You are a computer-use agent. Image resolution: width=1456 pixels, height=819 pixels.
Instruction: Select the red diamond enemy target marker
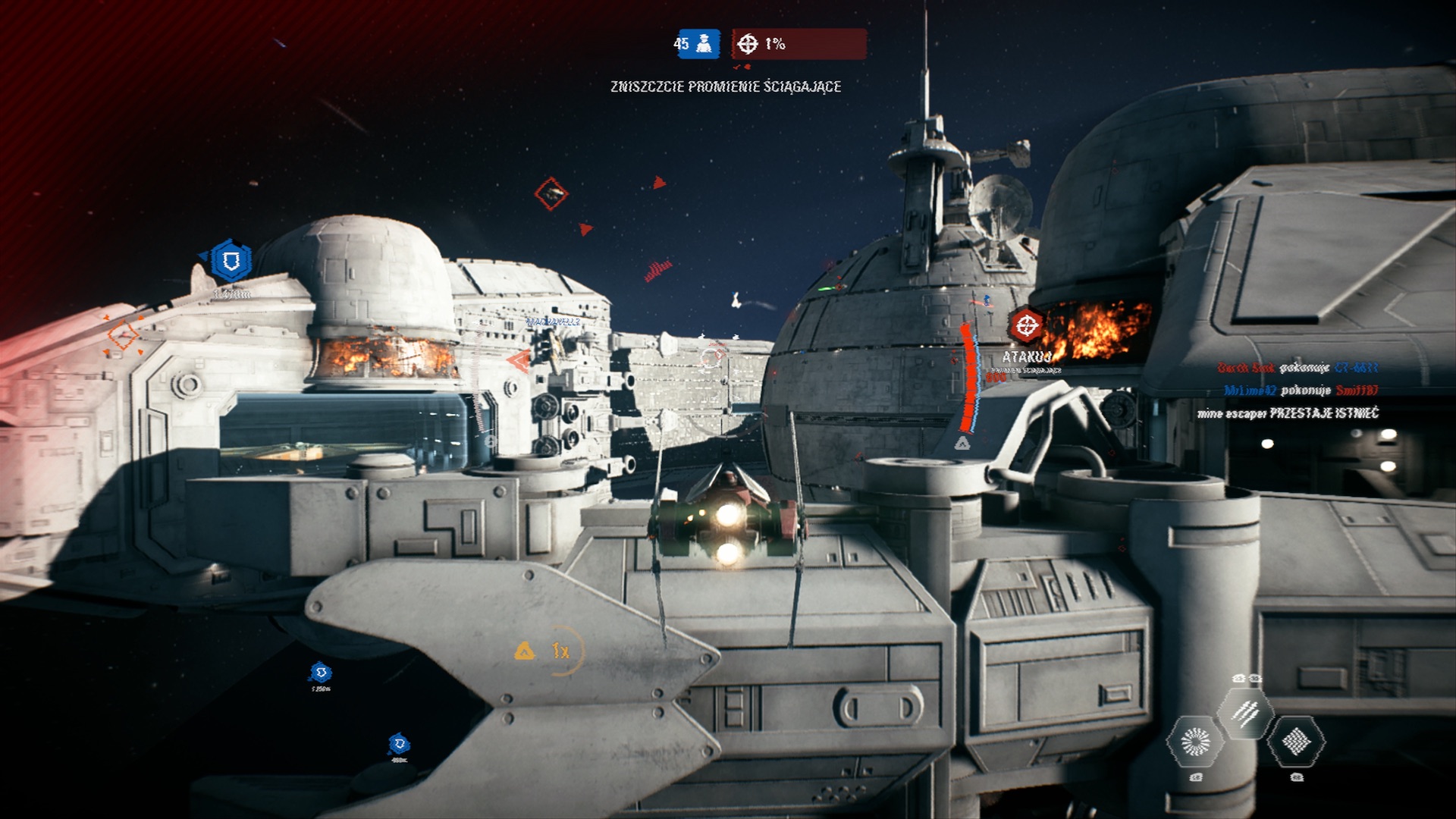(551, 194)
